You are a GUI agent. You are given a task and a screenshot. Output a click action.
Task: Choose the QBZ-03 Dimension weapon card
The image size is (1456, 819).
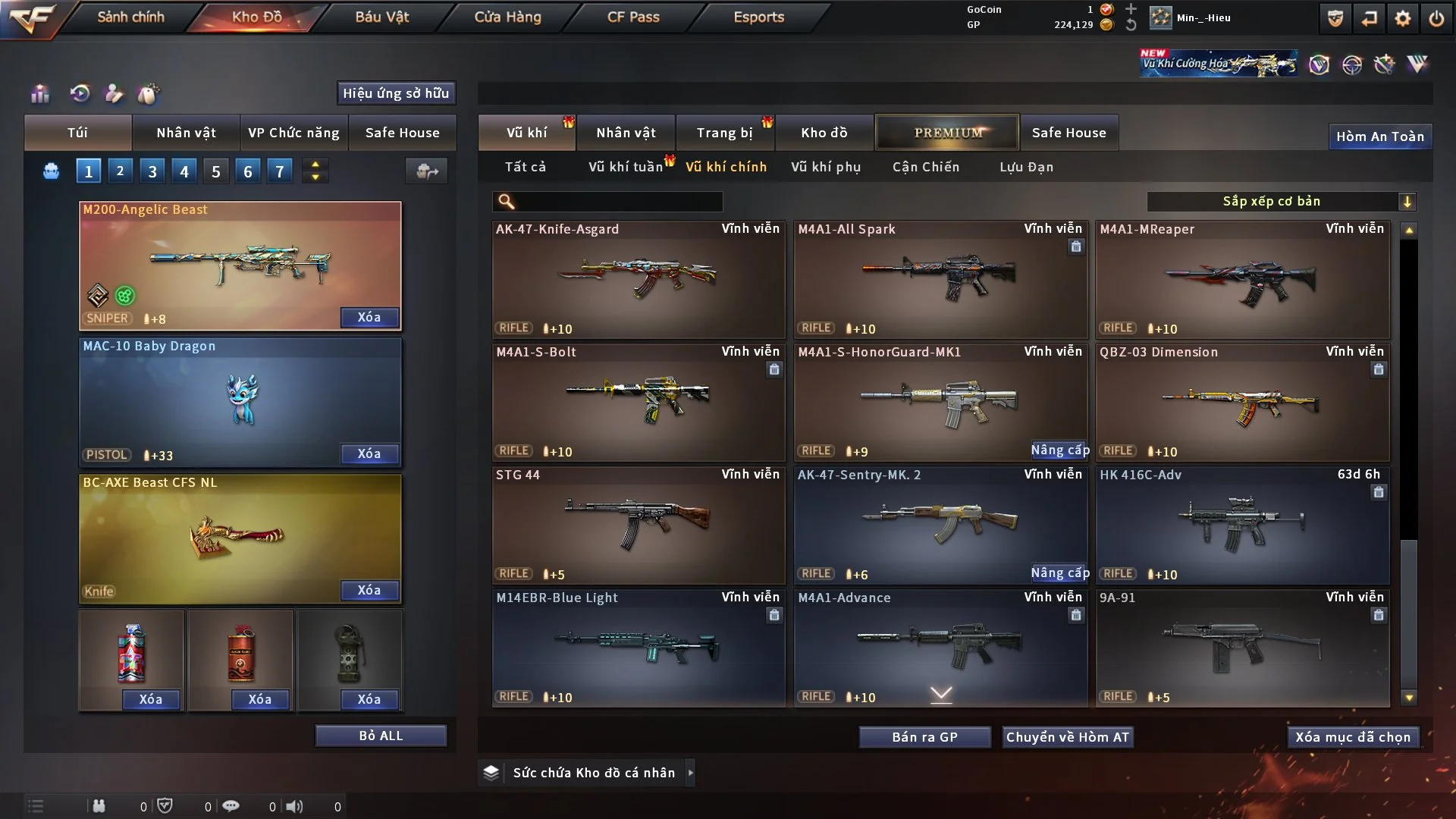(1242, 402)
